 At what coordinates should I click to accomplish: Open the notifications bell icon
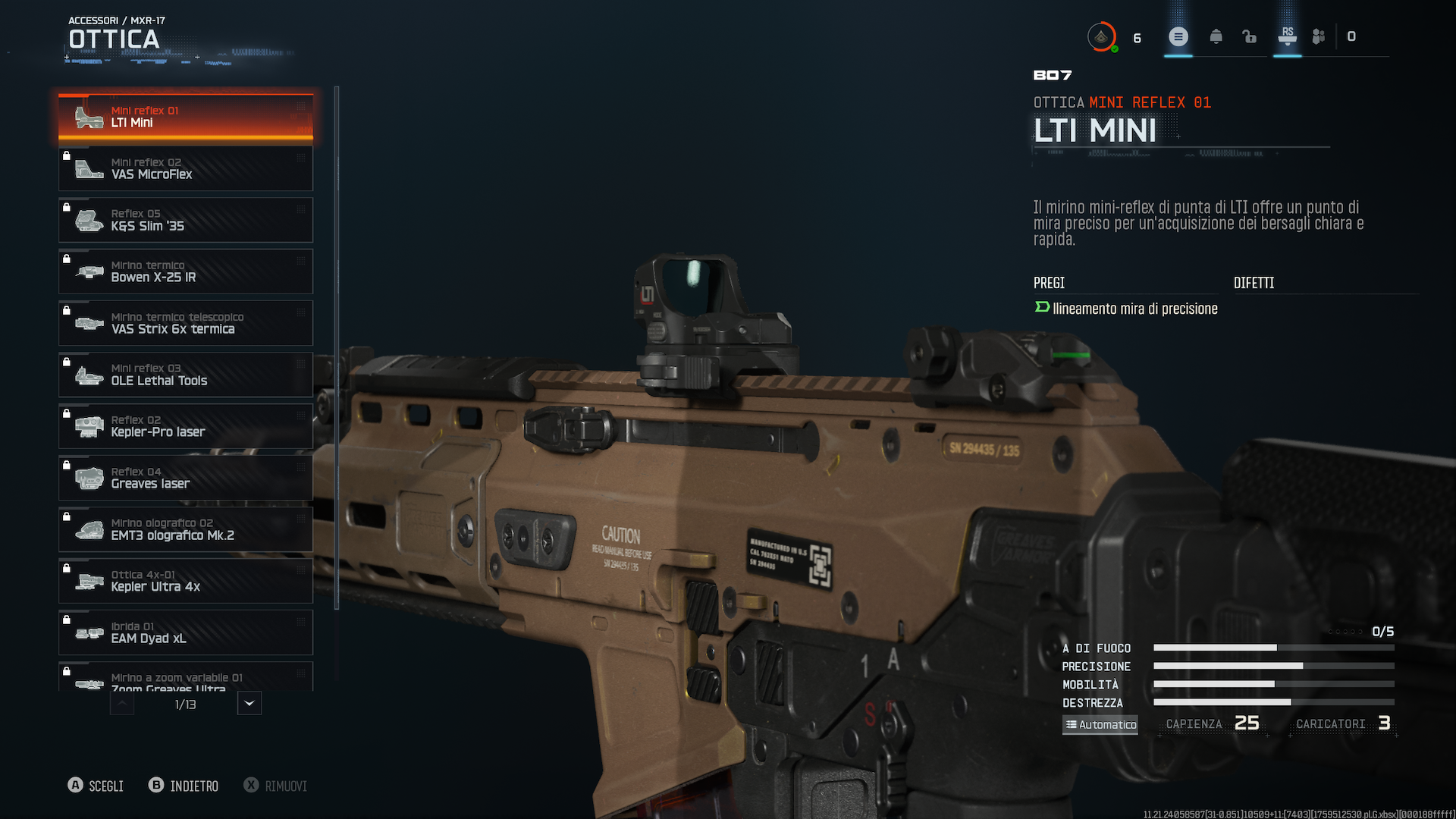click(1216, 36)
